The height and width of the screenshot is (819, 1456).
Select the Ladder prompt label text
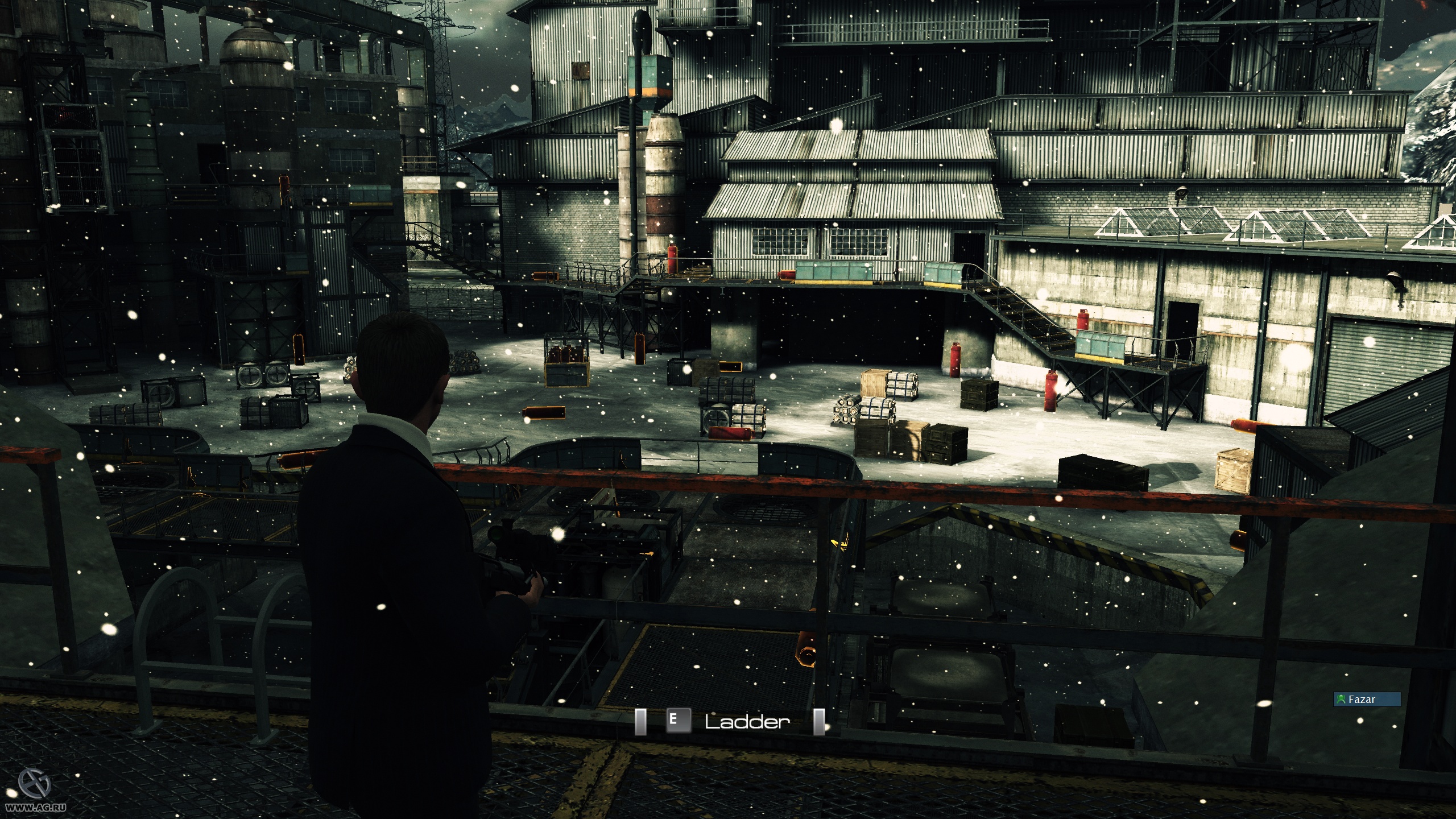(x=745, y=720)
